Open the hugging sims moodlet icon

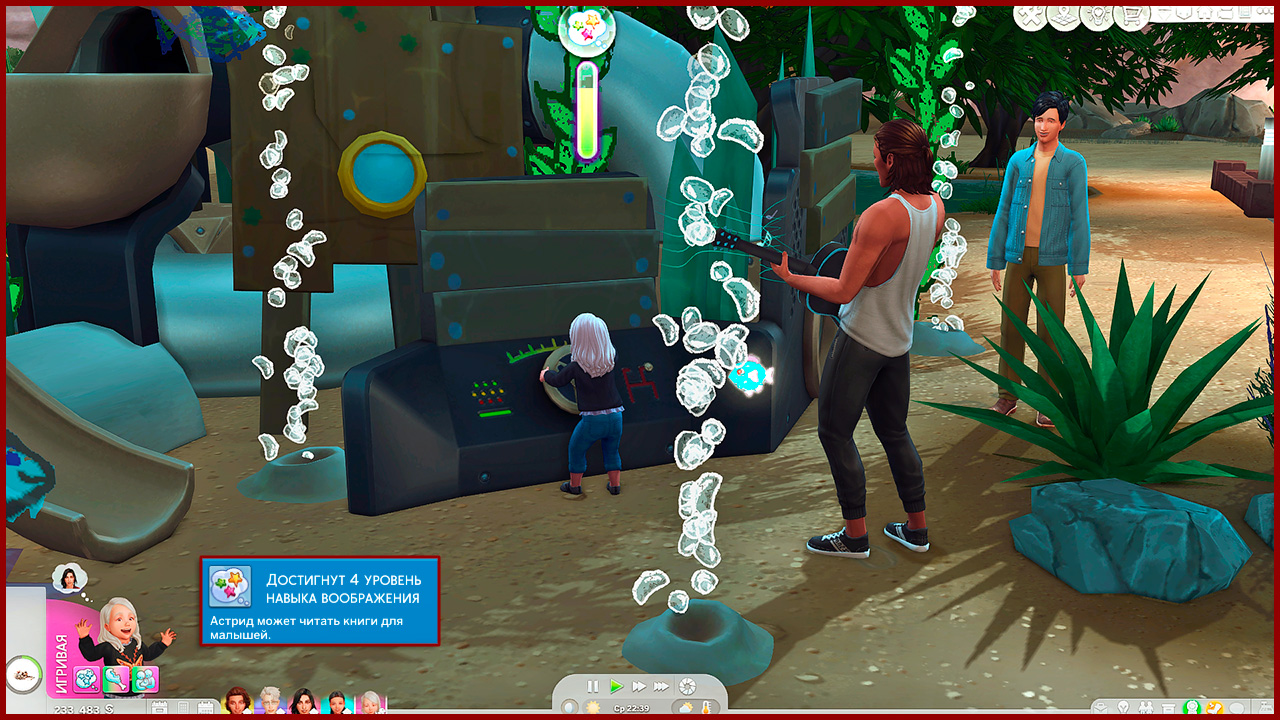145,680
